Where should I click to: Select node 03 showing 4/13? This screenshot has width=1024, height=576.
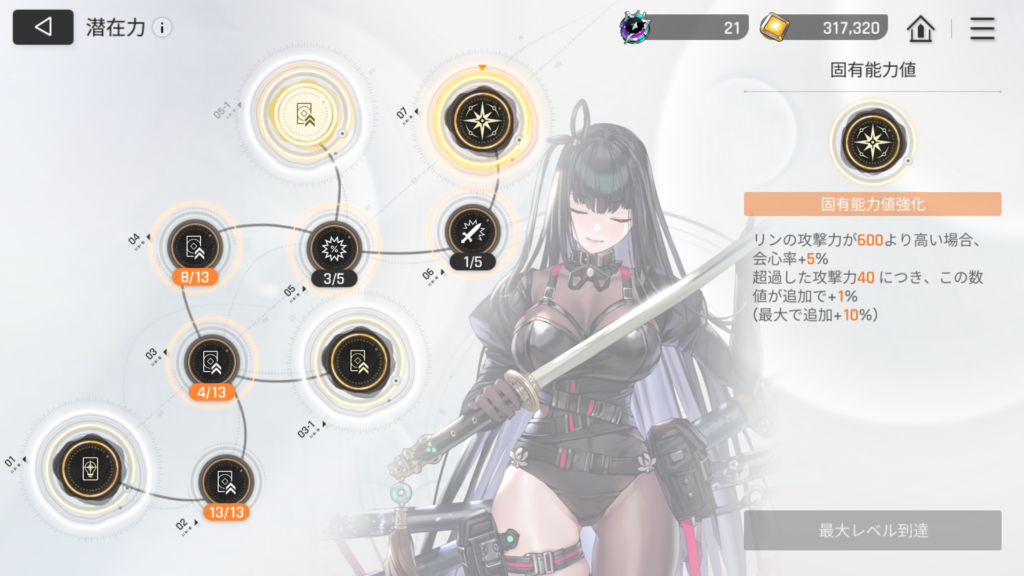pyautogui.click(x=211, y=360)
